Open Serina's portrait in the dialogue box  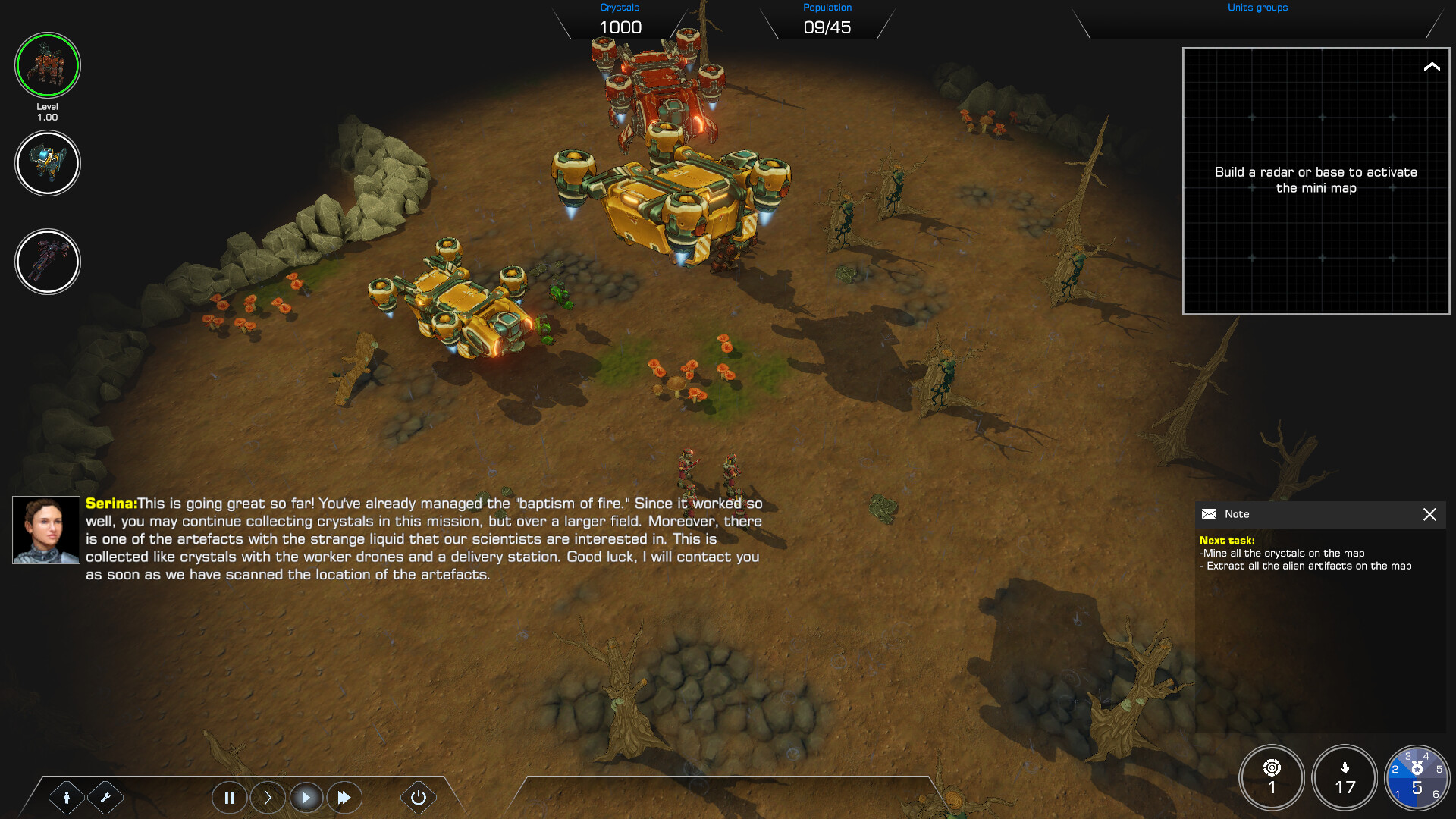(x=46, y=530)
